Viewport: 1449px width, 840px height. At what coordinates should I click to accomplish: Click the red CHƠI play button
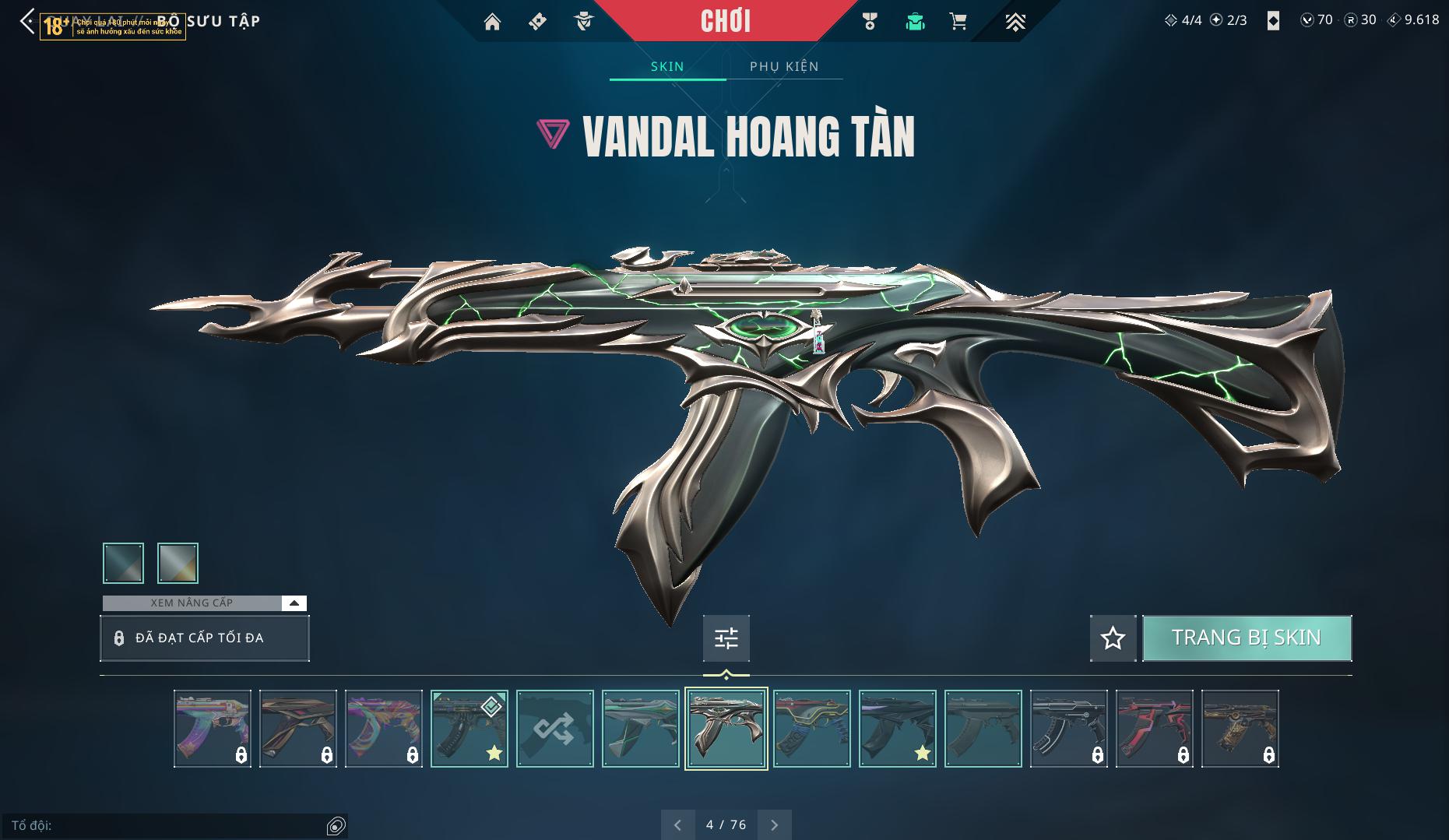coord(726,21)
